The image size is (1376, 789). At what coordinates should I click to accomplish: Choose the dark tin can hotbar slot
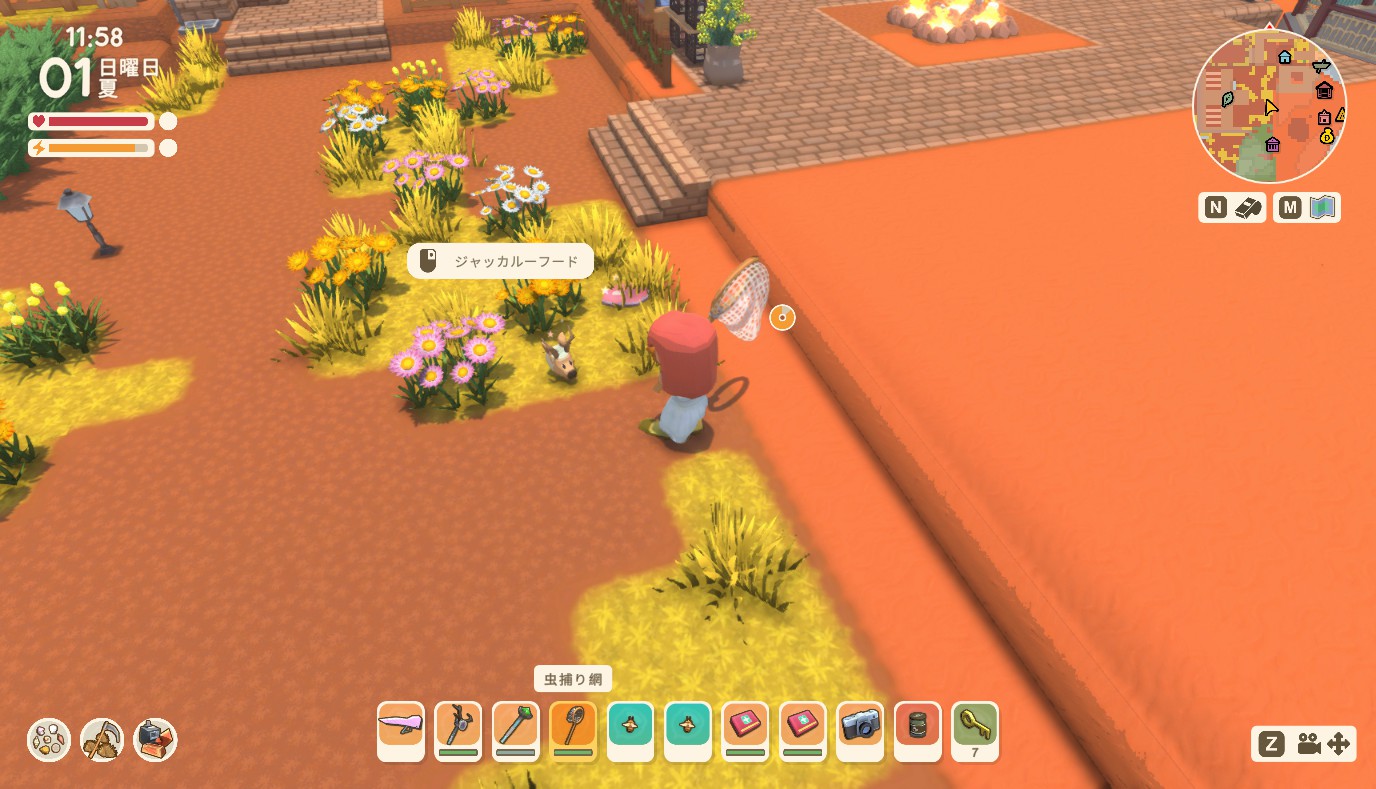pyautogui.click(x=917, y=728)
